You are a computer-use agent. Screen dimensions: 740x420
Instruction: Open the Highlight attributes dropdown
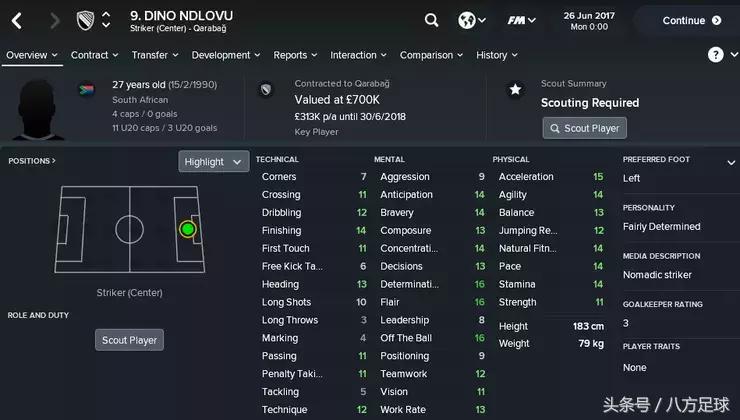(213, 161)
